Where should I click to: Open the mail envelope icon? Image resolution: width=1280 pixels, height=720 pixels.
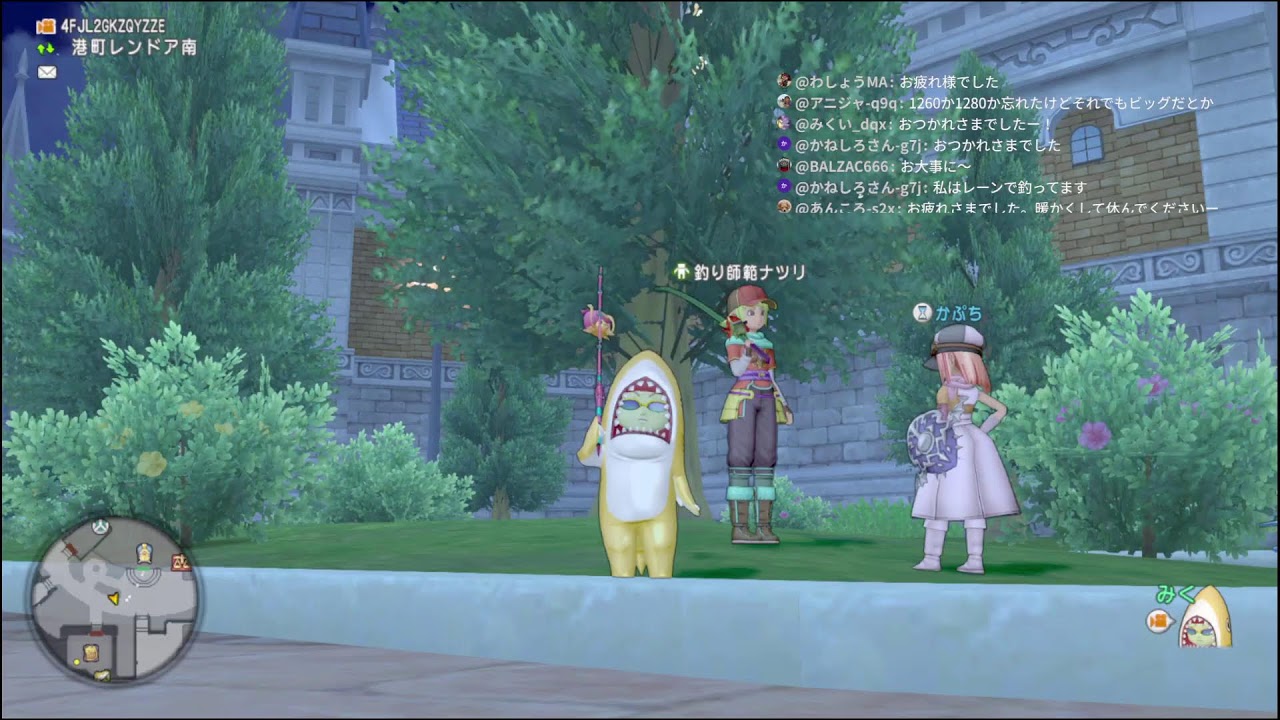pos(47,72)
